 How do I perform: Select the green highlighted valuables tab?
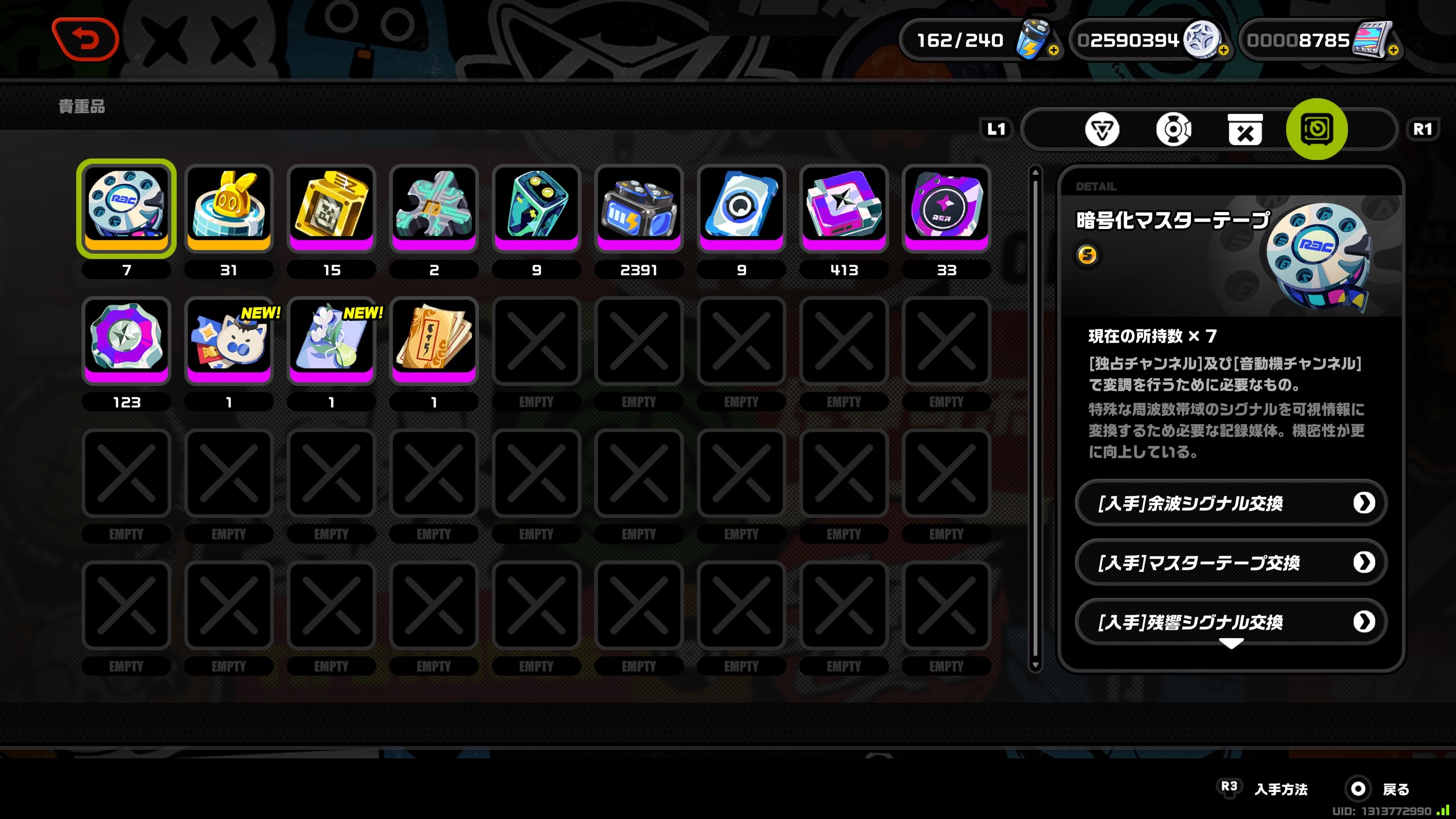pyautogui.click(x=1317, y=129)
